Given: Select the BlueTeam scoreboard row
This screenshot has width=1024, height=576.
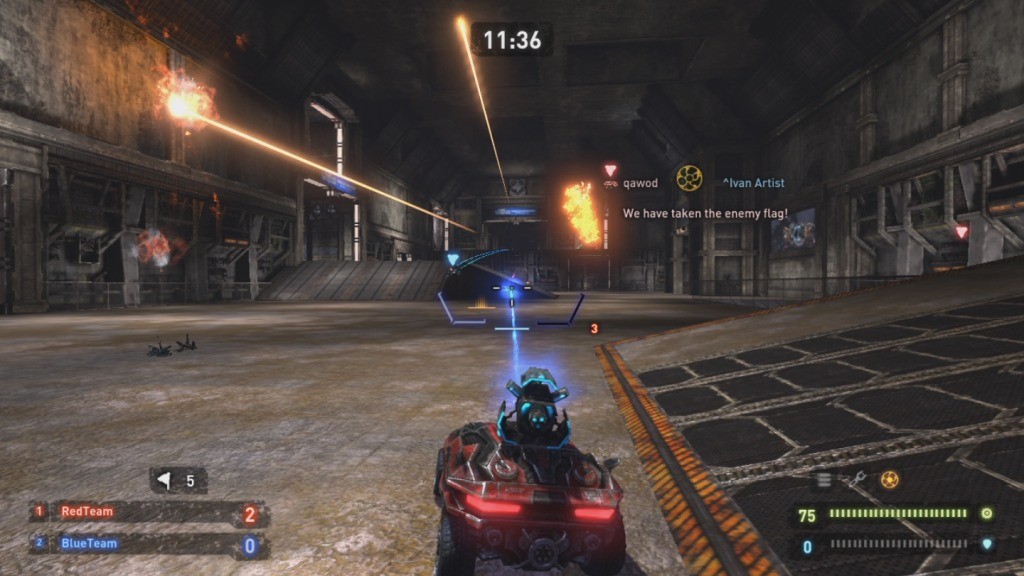Looking at the screenshot, I should tap(148, 544).
